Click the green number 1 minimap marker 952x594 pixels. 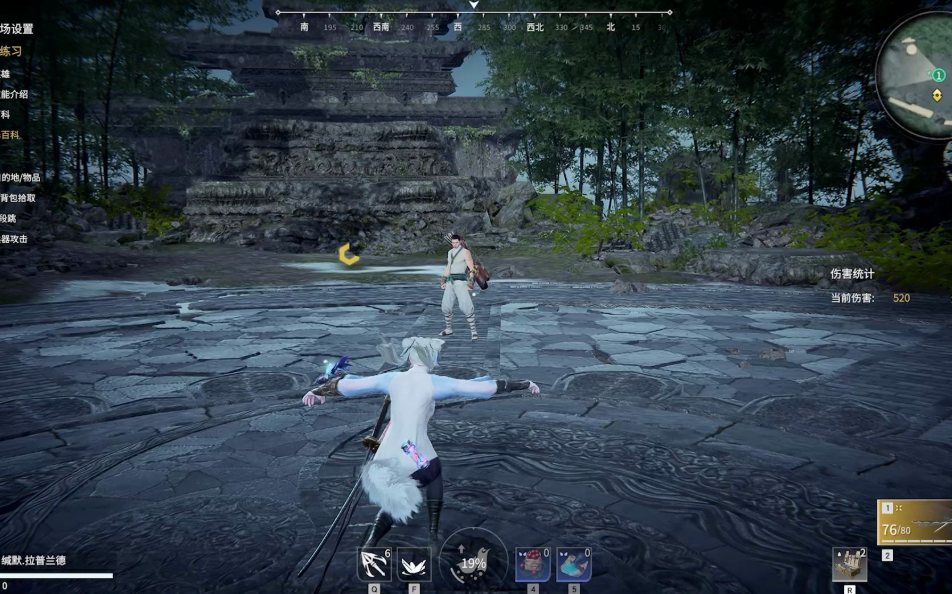coord(939,75)
